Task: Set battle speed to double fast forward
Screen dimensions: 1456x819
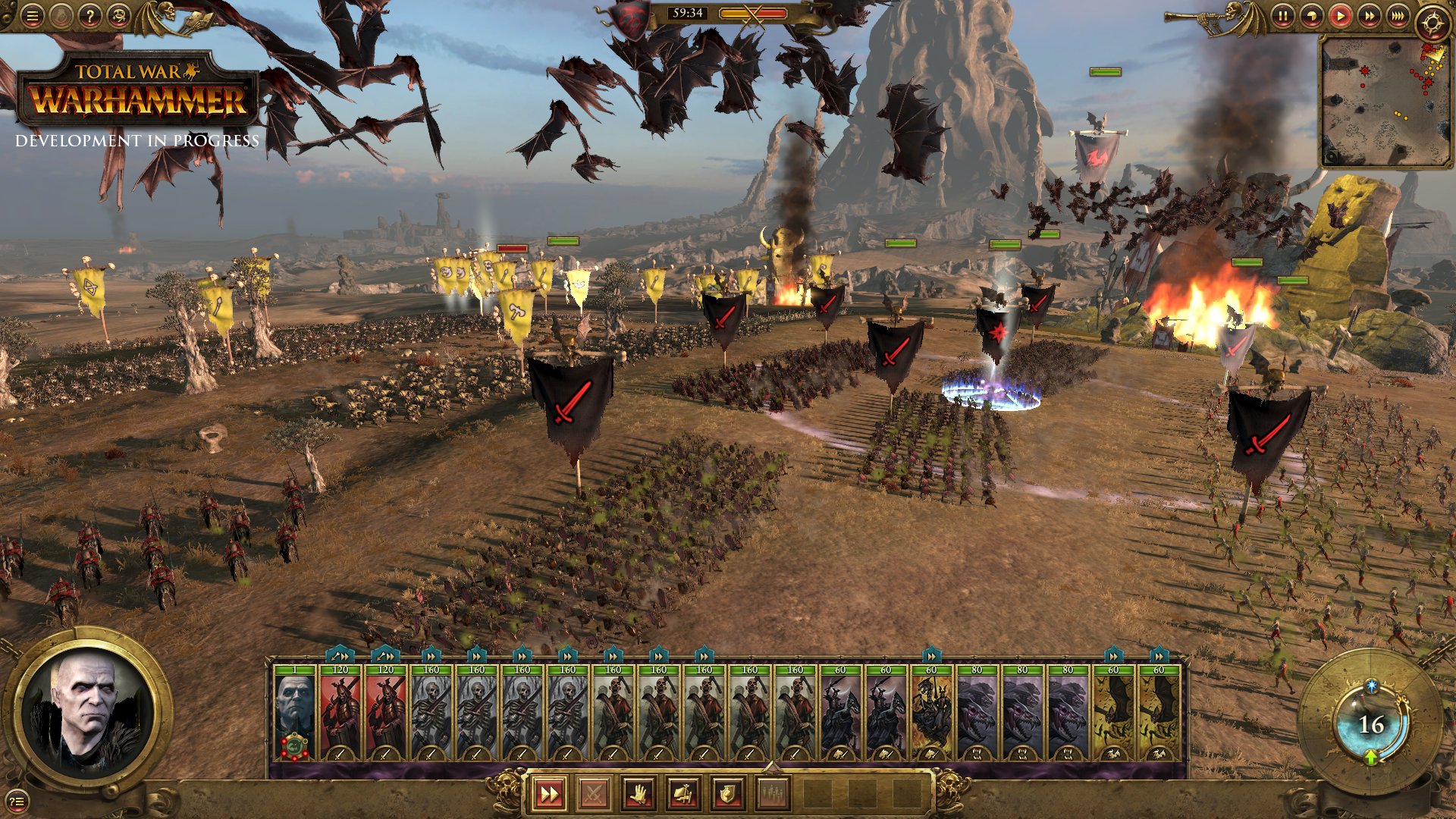Action: click(1369, 16)
